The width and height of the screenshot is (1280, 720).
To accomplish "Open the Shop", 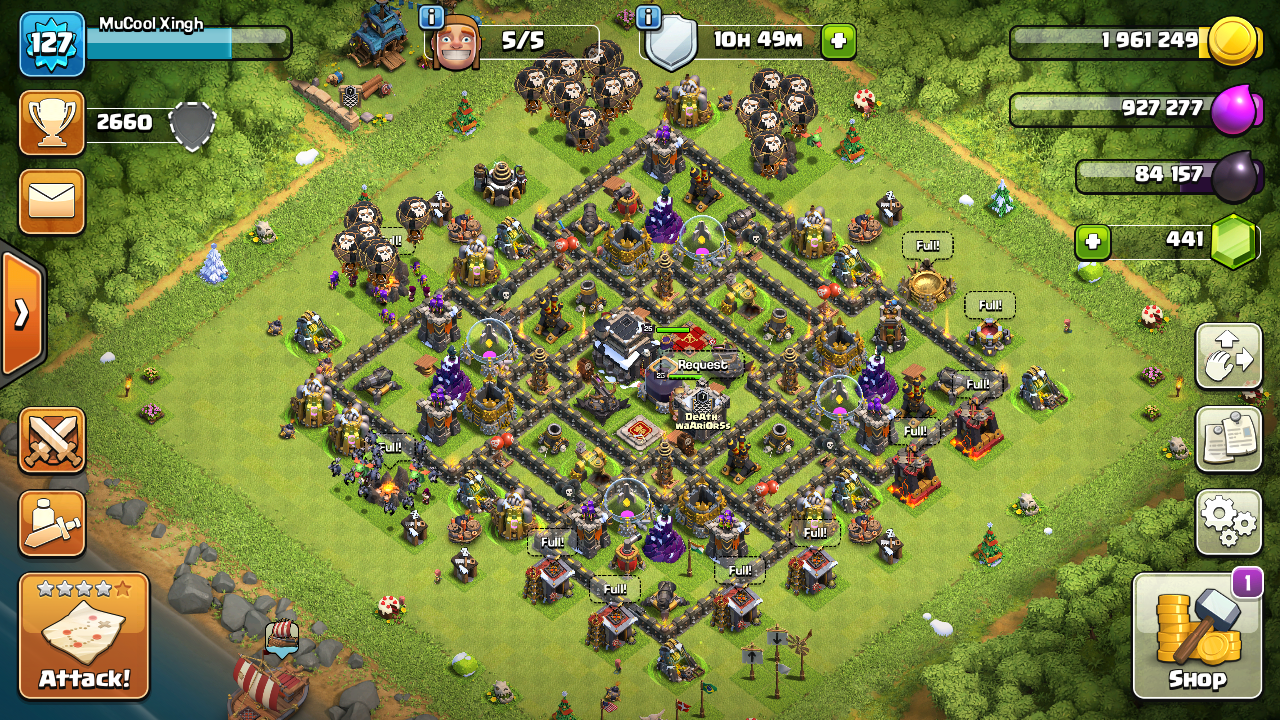I will [1197, 636].
